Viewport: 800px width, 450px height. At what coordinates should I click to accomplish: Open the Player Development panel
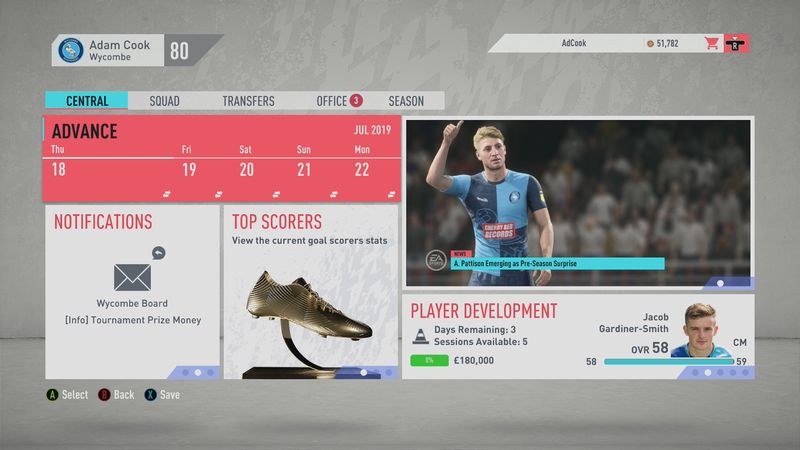(578, 336)
